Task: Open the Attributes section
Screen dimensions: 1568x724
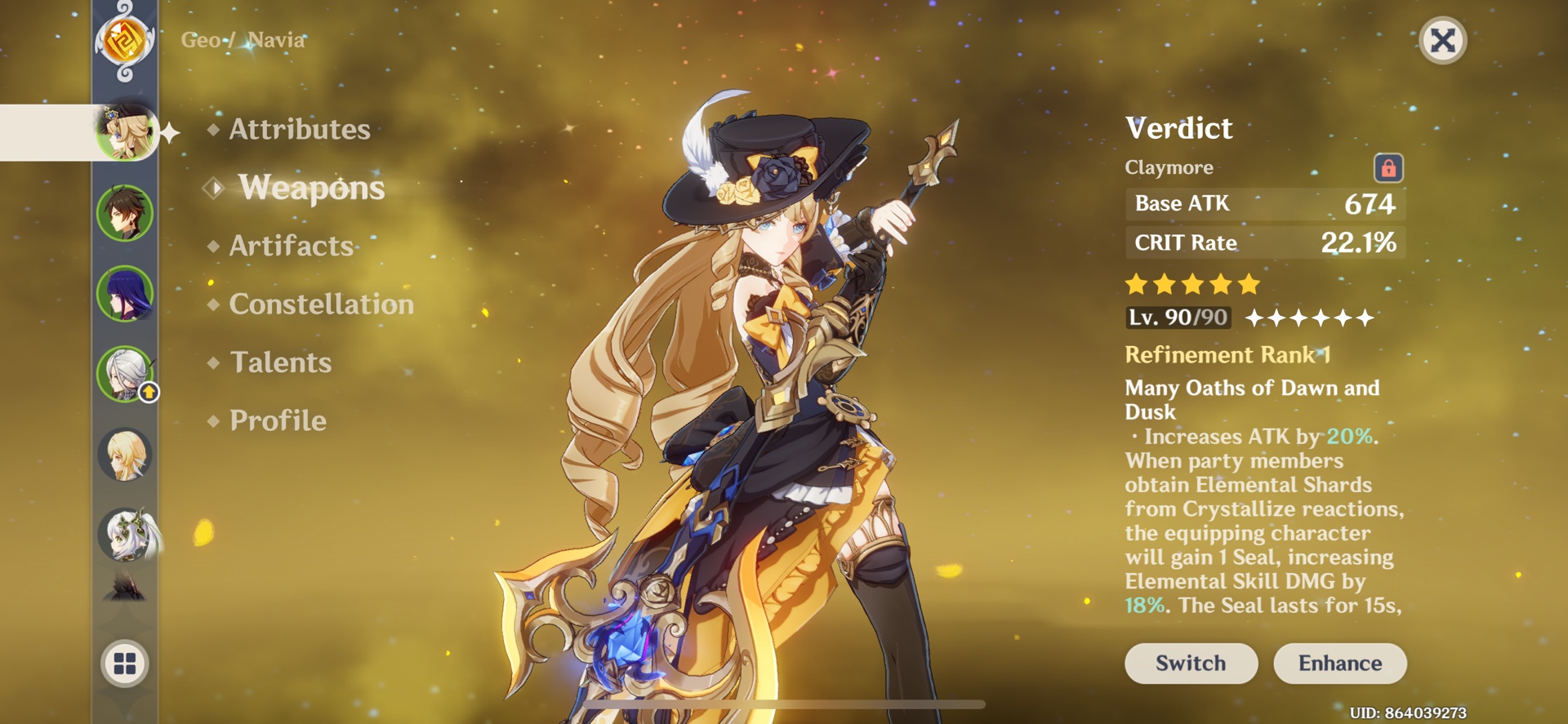Action: pyautogui.click(x=296, y=129)
